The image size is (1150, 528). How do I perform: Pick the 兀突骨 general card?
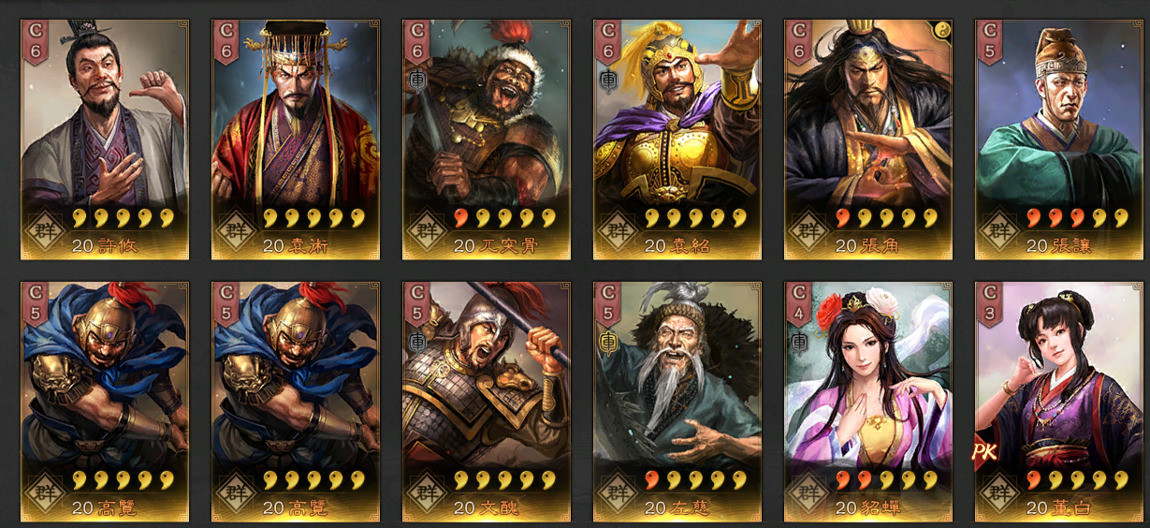coord(486,138)
